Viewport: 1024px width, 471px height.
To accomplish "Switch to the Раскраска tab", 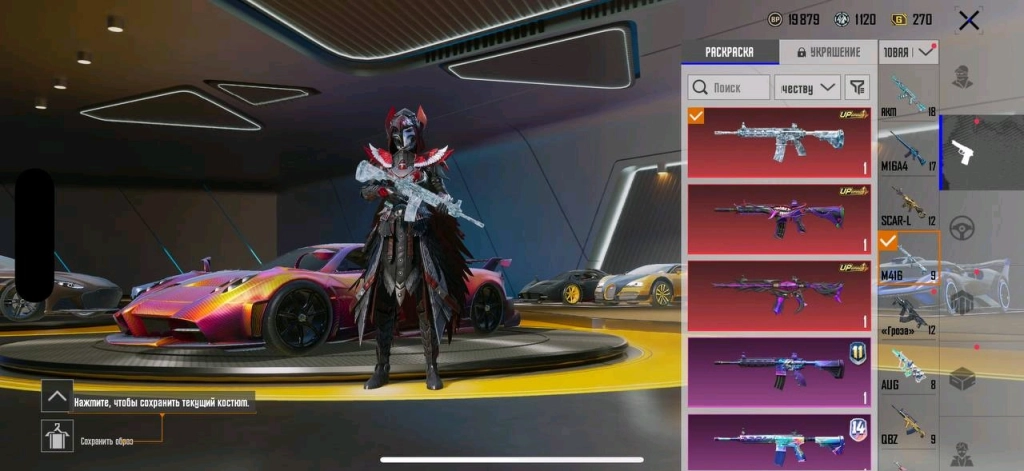I will click(730, 53).
